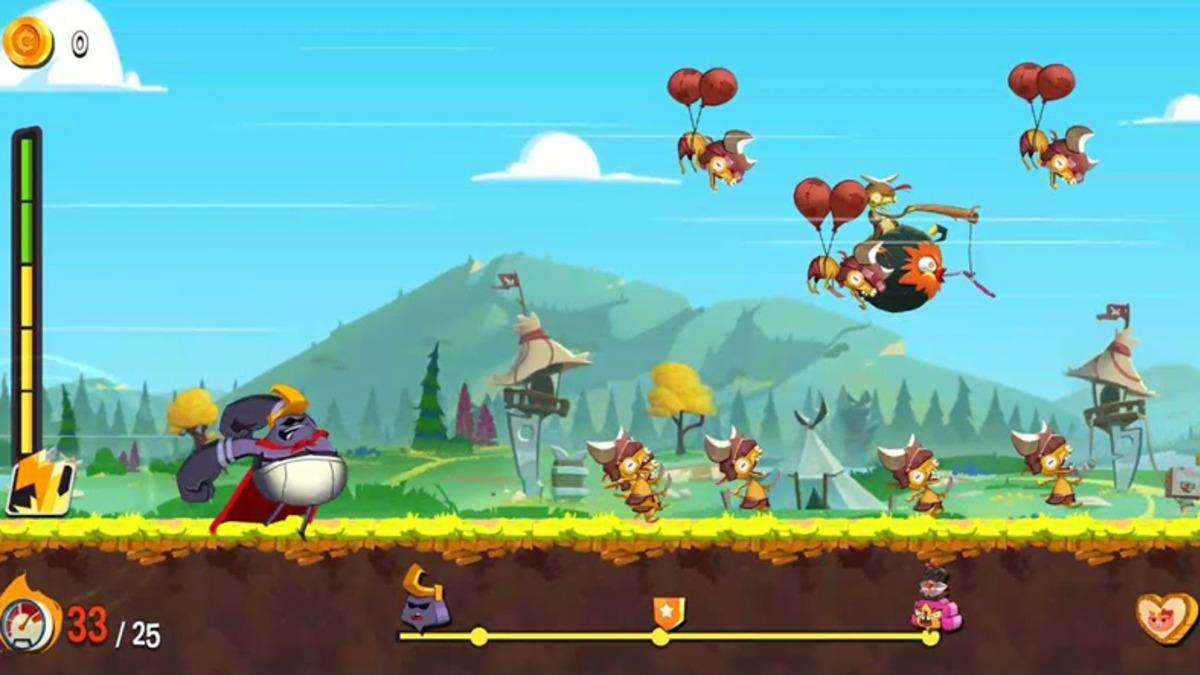Tap the pig heart icon

pyautogui.click(x=1166, y=618)
